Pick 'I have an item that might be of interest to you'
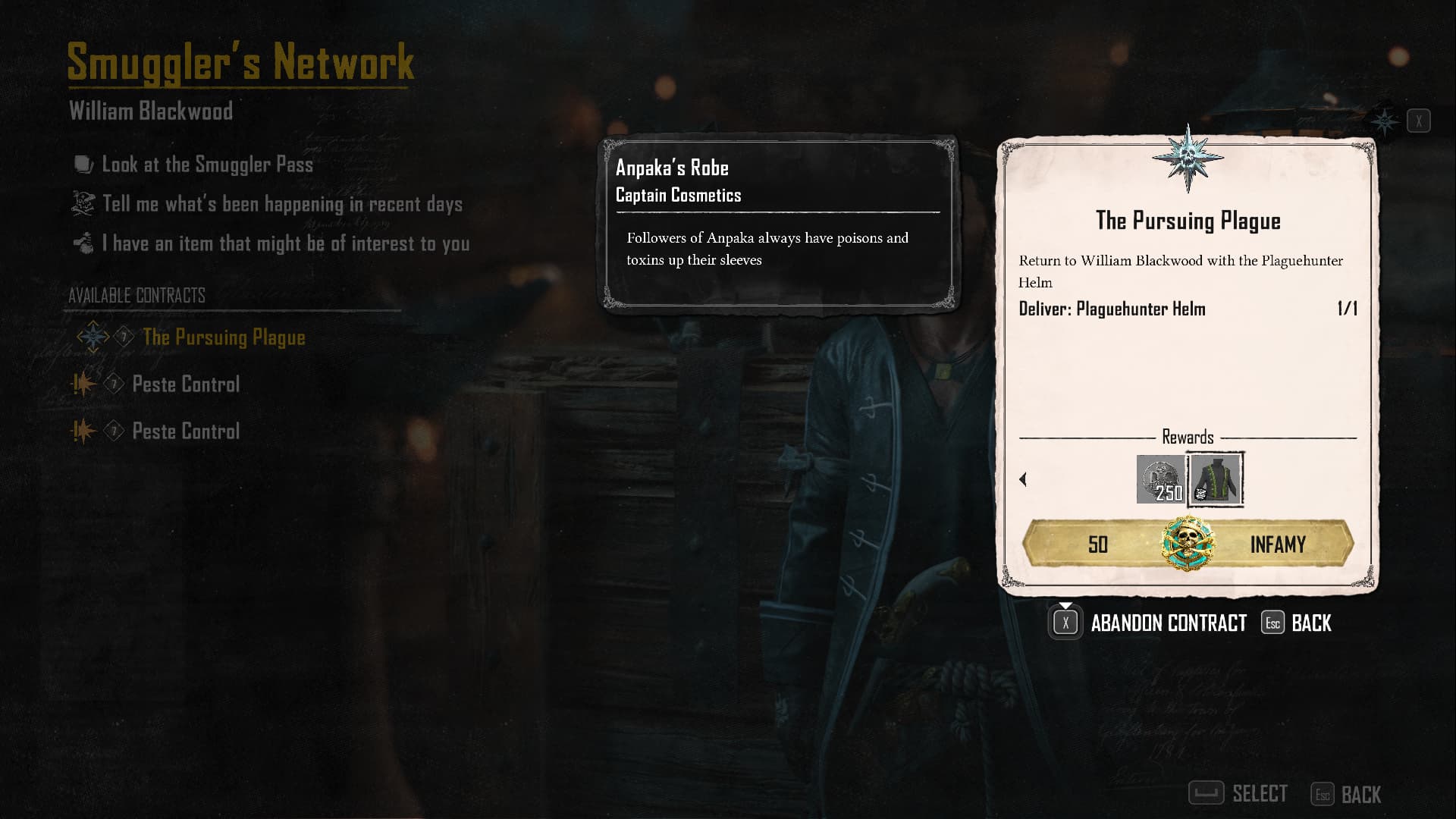 pos(285,243)
